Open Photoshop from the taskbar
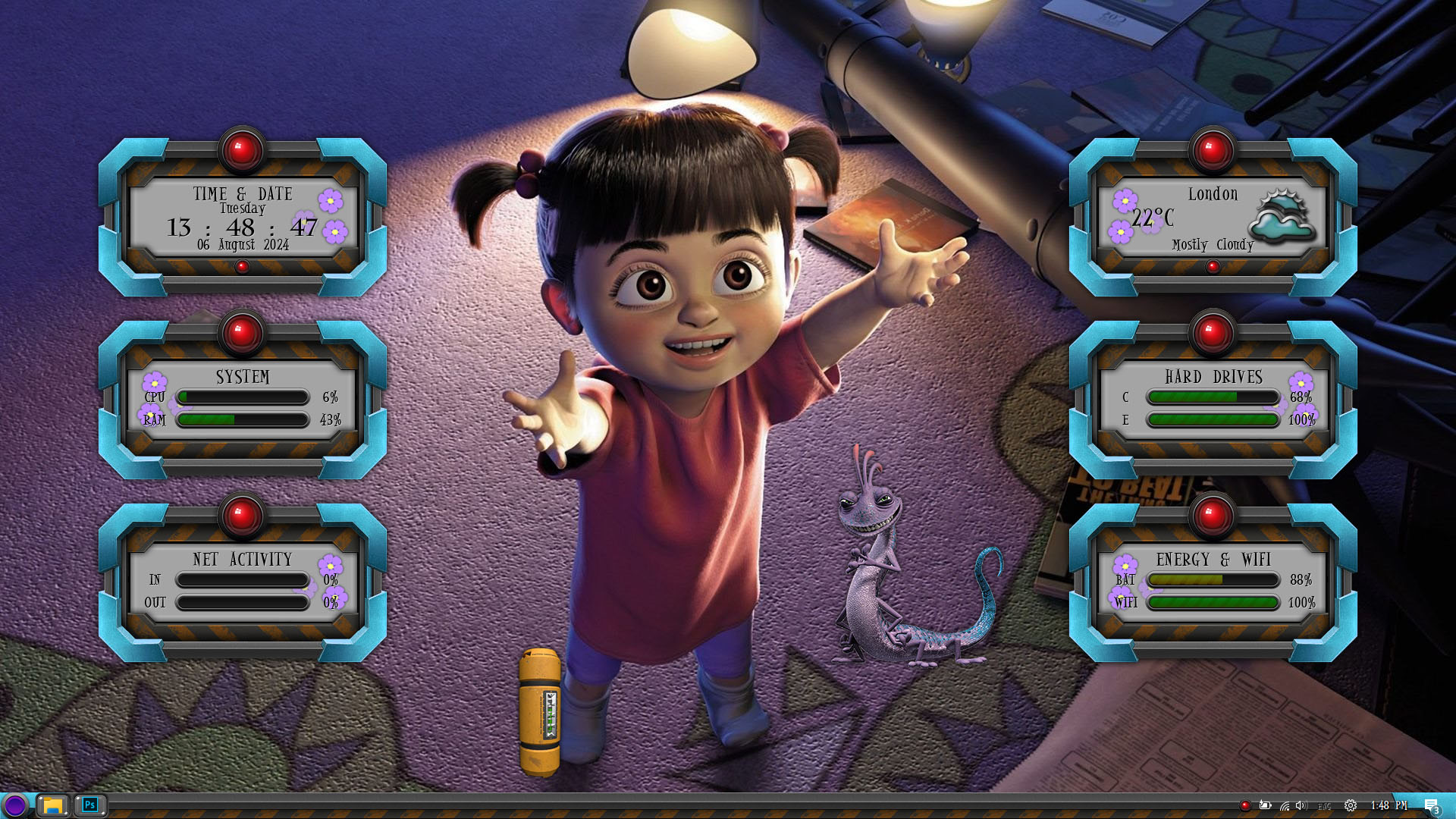This screenshot has width=1456, height=819. (89, 805)
